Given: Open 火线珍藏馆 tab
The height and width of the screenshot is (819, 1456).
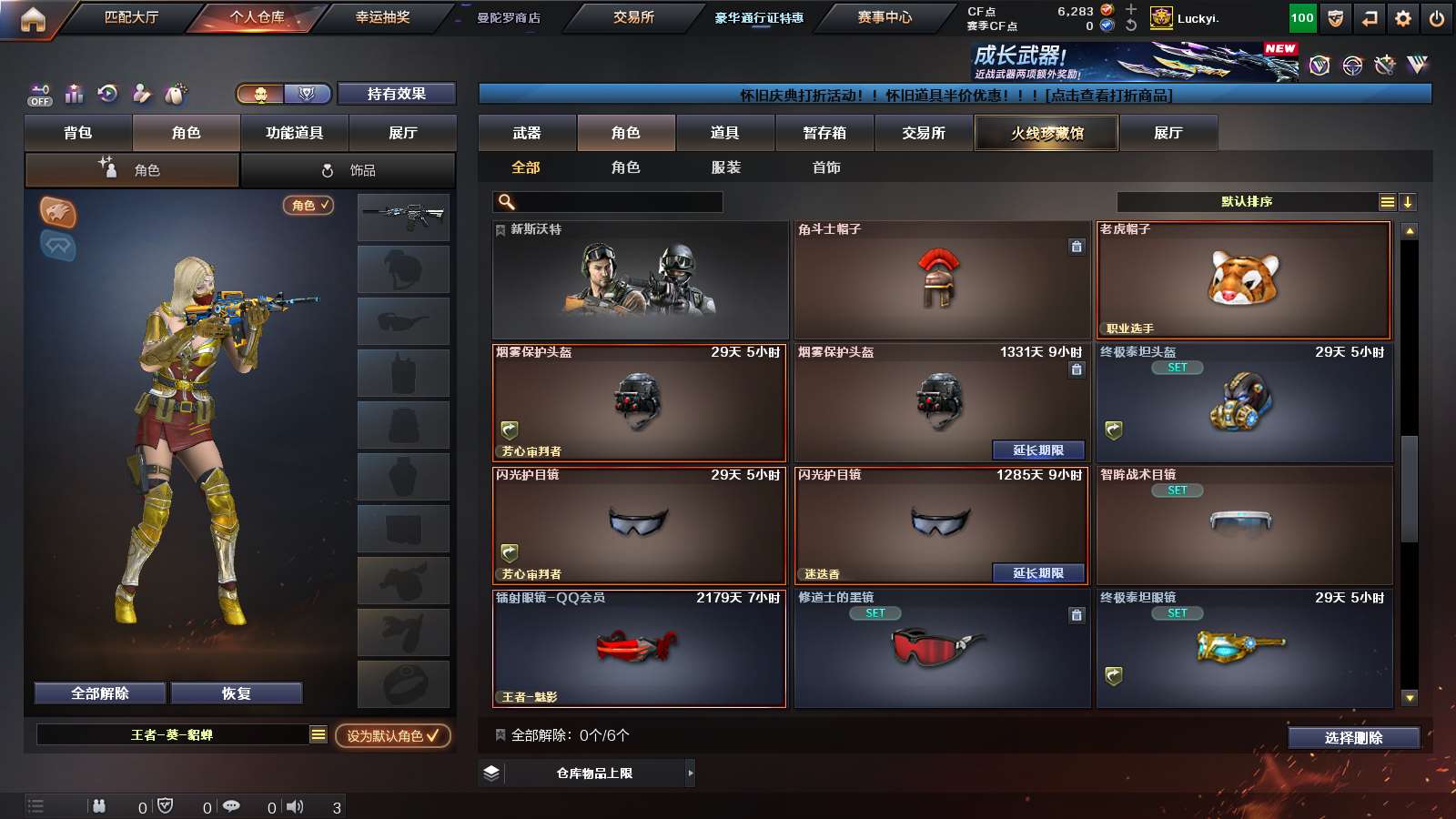Looking at the screenshot, I should coord(1046,133).
